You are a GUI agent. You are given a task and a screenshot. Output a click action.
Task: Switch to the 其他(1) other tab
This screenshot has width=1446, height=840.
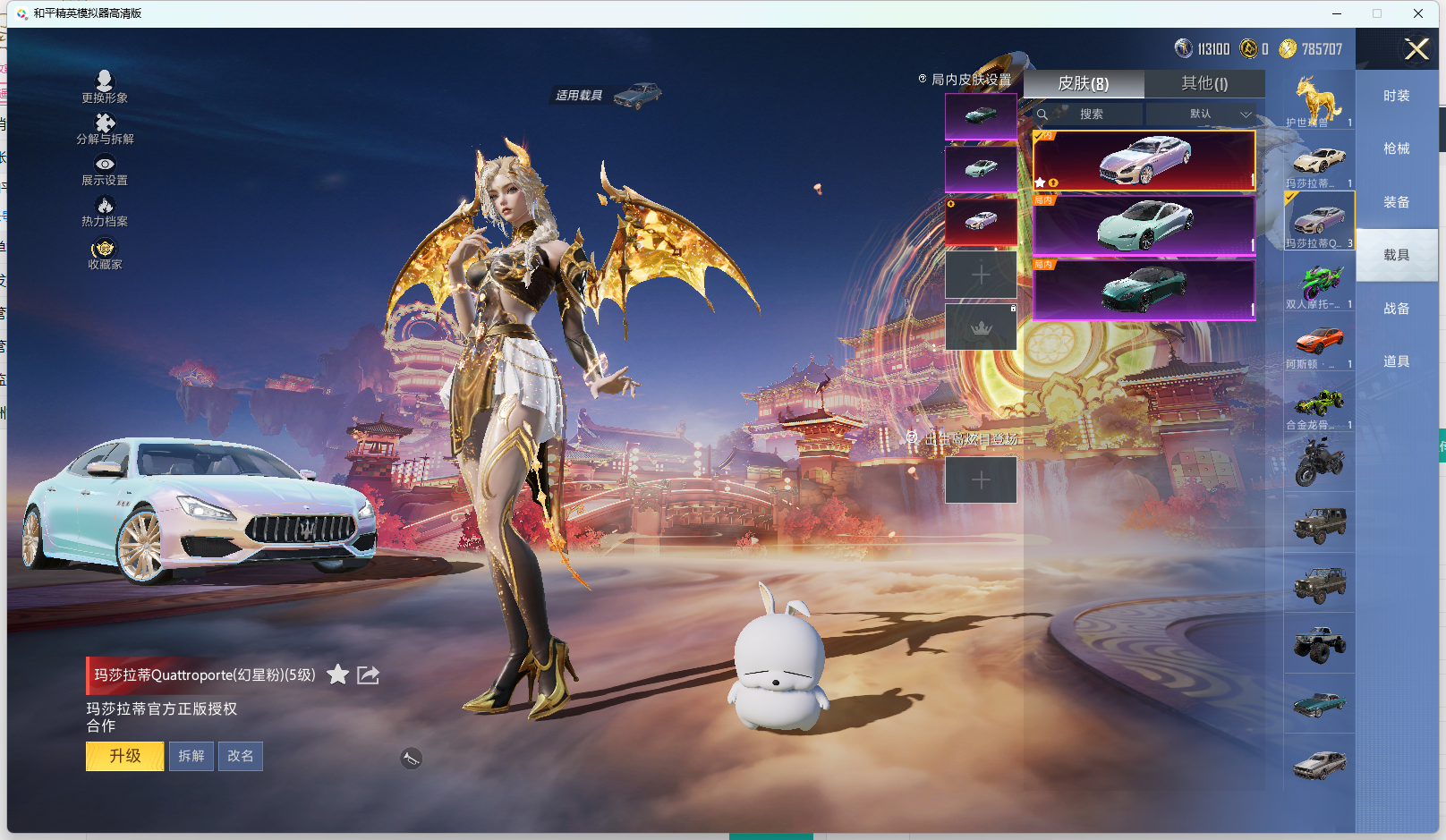(1204, 83)
